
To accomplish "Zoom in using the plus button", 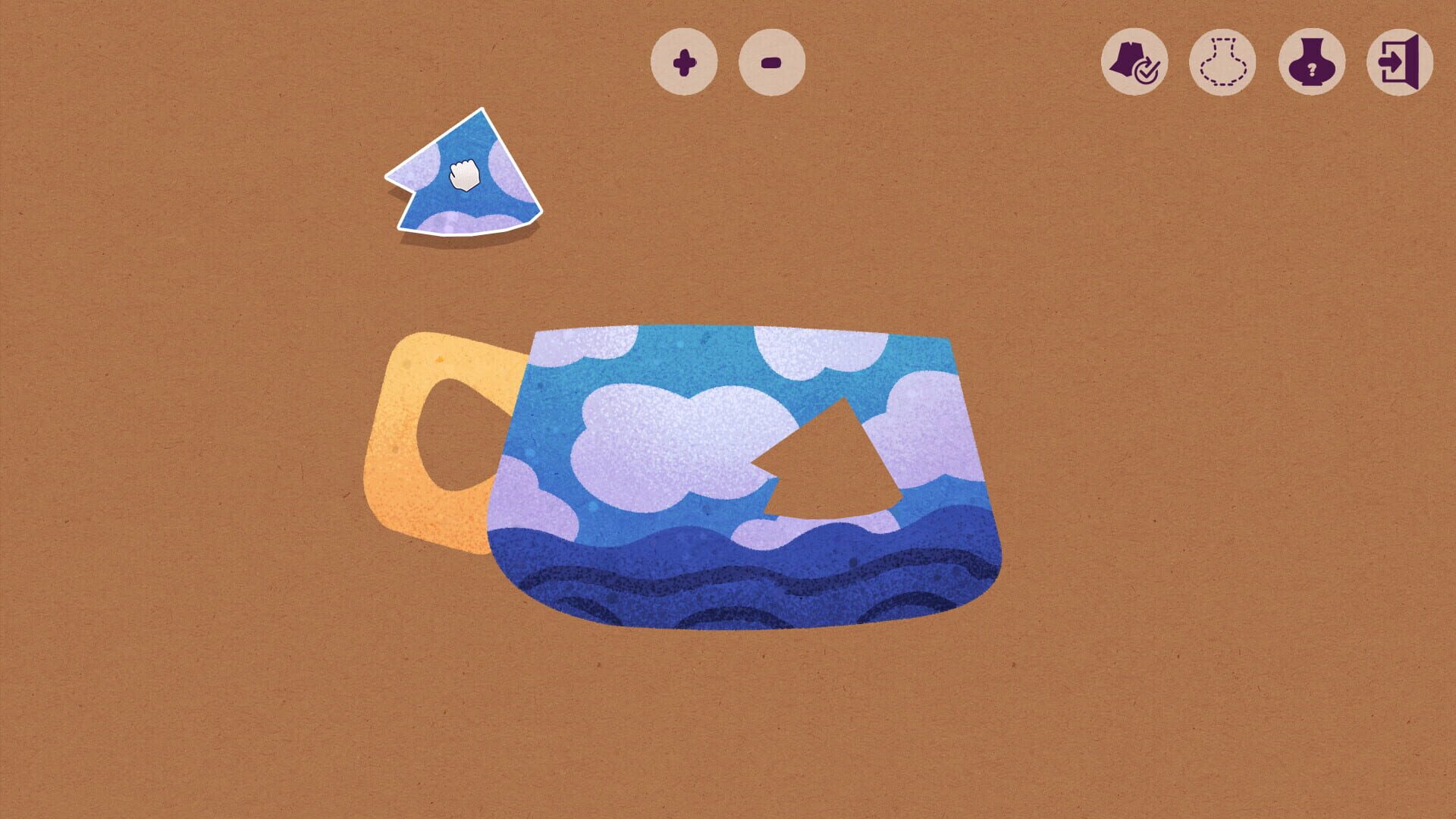I will pyautogui.click(x=685, y=62).
